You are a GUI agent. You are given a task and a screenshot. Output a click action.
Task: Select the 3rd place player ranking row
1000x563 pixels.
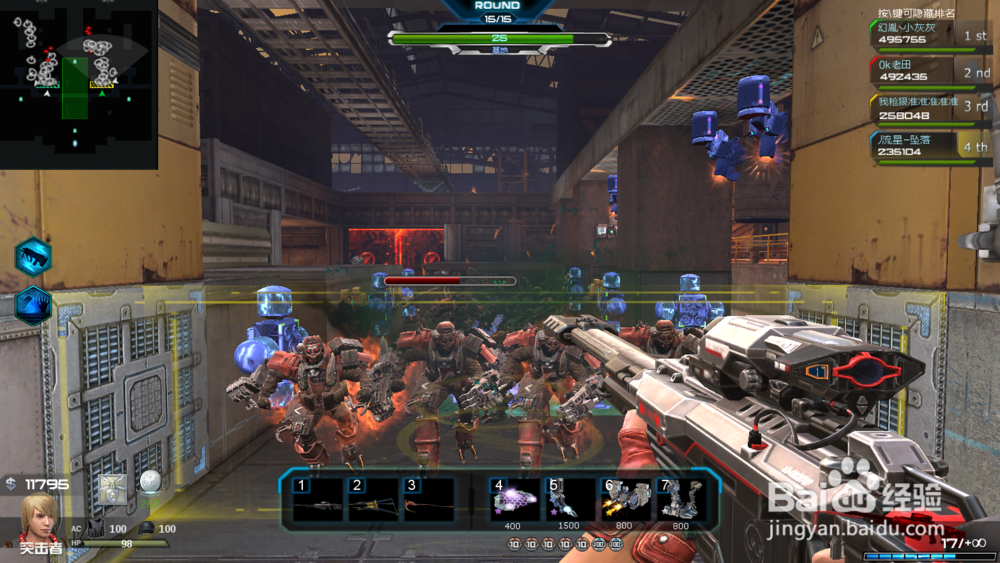(930, 107)
